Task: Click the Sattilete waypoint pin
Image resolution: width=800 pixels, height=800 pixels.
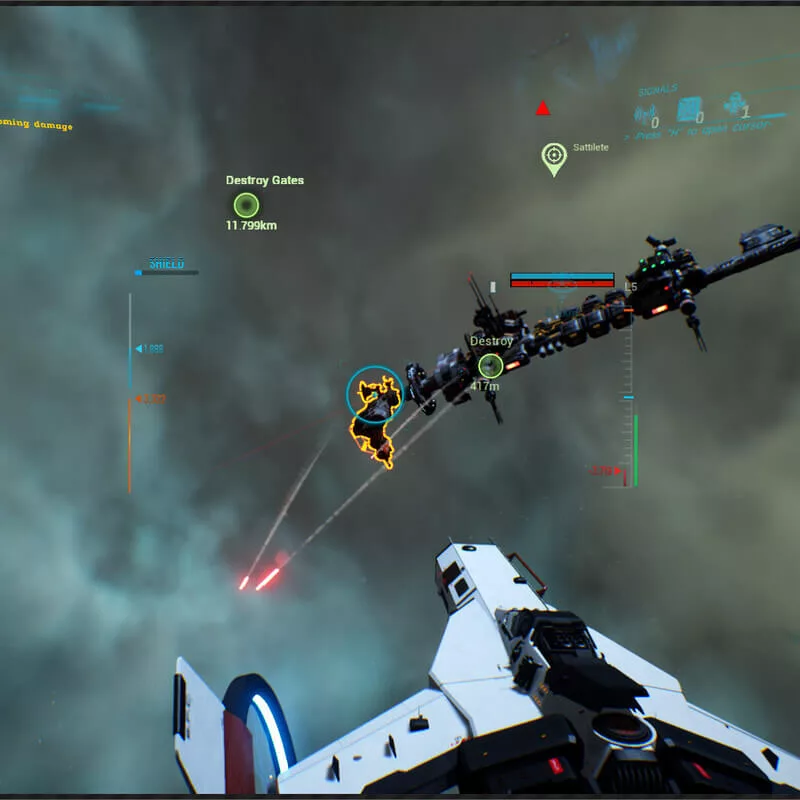Action: (553, 156)
